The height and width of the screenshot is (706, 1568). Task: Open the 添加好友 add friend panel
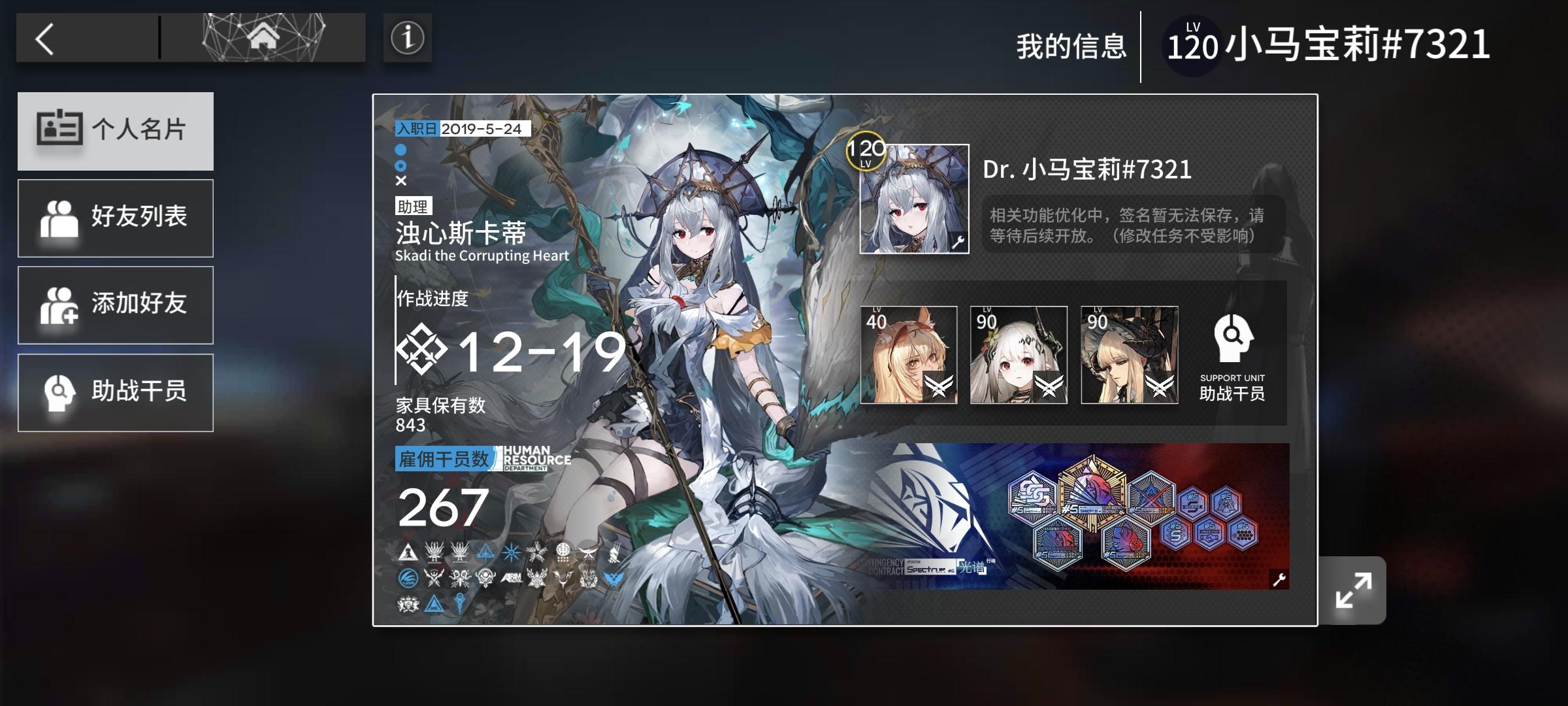coord(116,305)
